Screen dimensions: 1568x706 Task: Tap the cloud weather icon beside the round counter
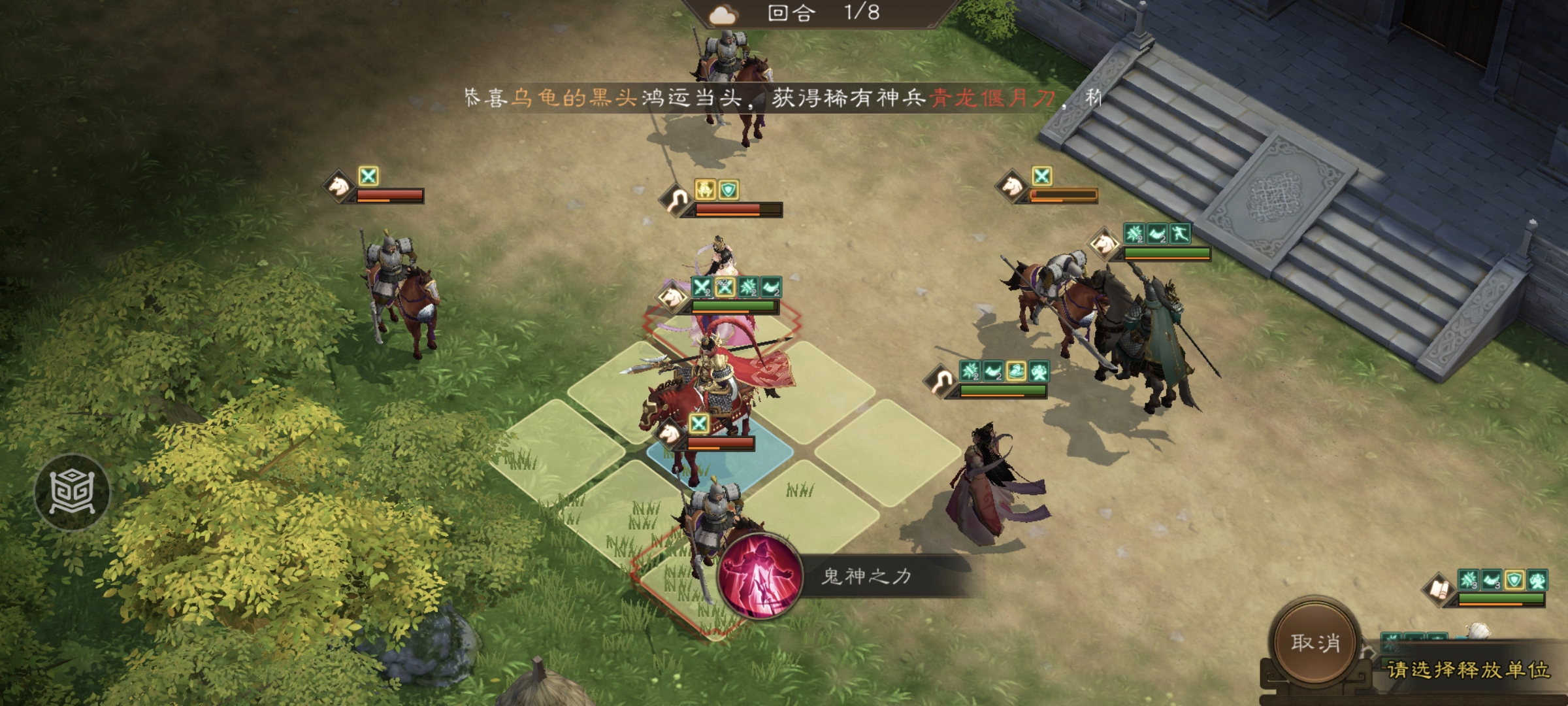[723, 14]
